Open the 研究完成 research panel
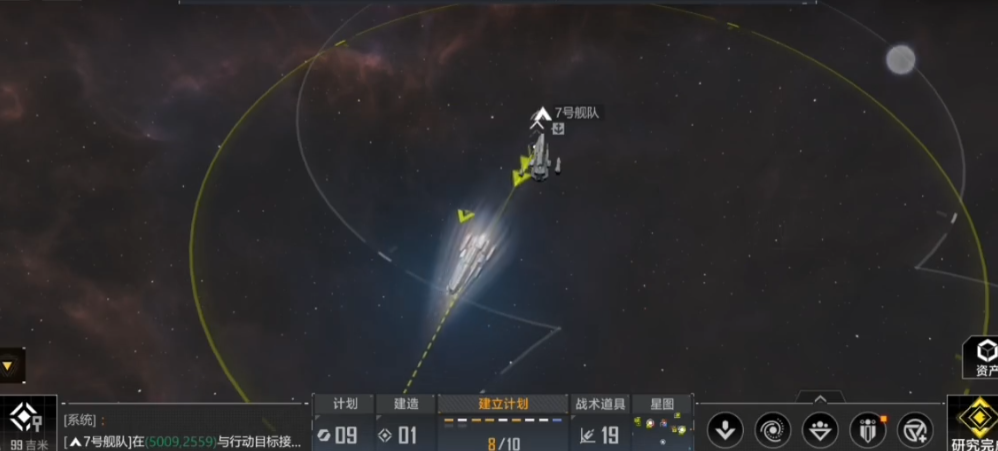 973,424
